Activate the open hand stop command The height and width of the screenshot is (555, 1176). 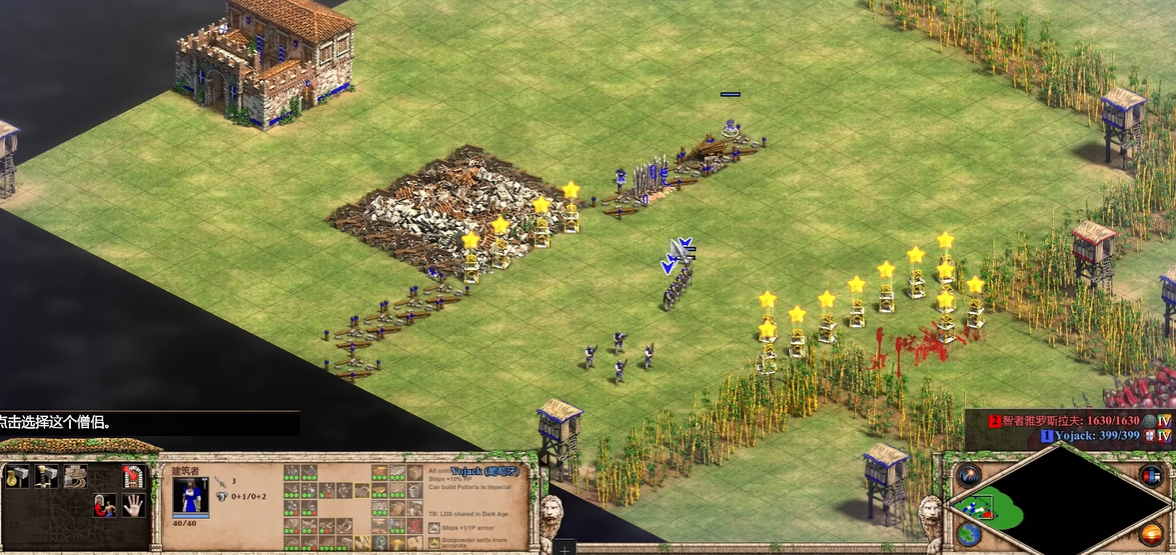coord(132,506)
